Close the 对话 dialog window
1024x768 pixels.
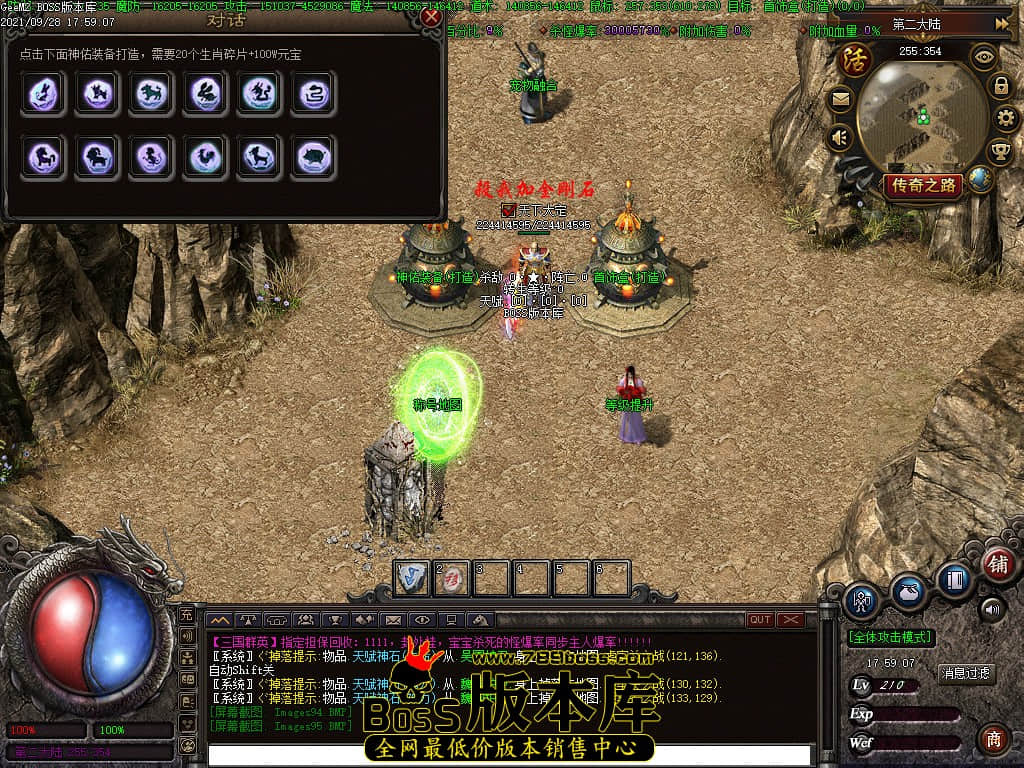coord(431,17)
